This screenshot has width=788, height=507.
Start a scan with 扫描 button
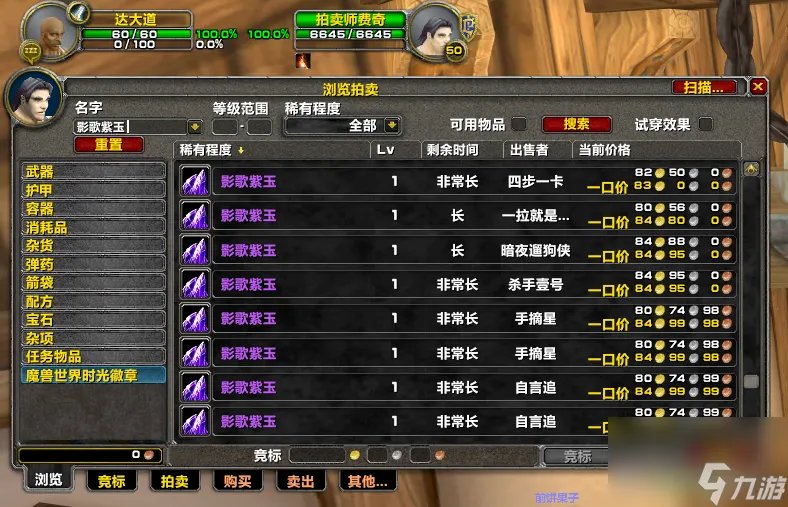[x=704, y=87]
